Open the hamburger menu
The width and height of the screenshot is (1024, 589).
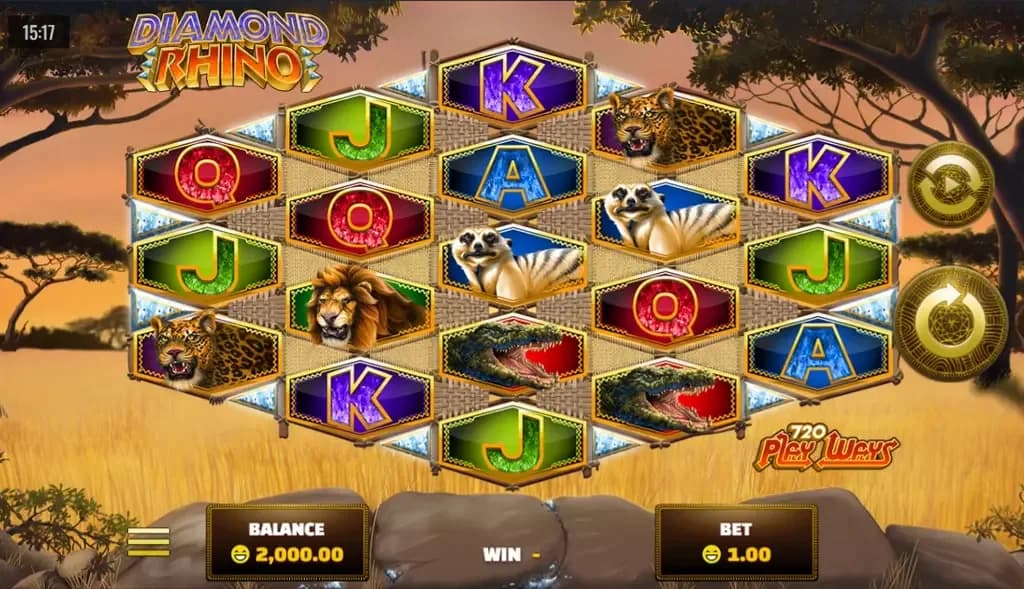148,540
